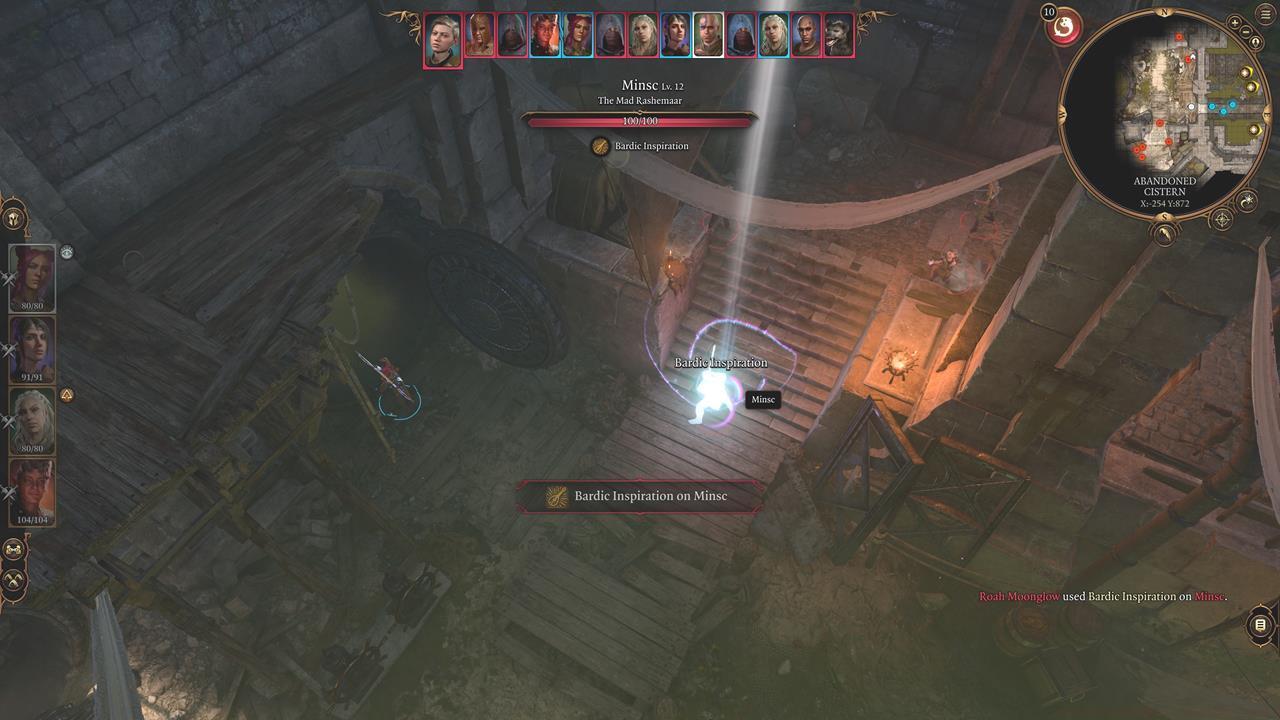Screen dimensions: 1280x720
Task: Click the Minsc nameplate next to his character
Action: tap(763, 399)
